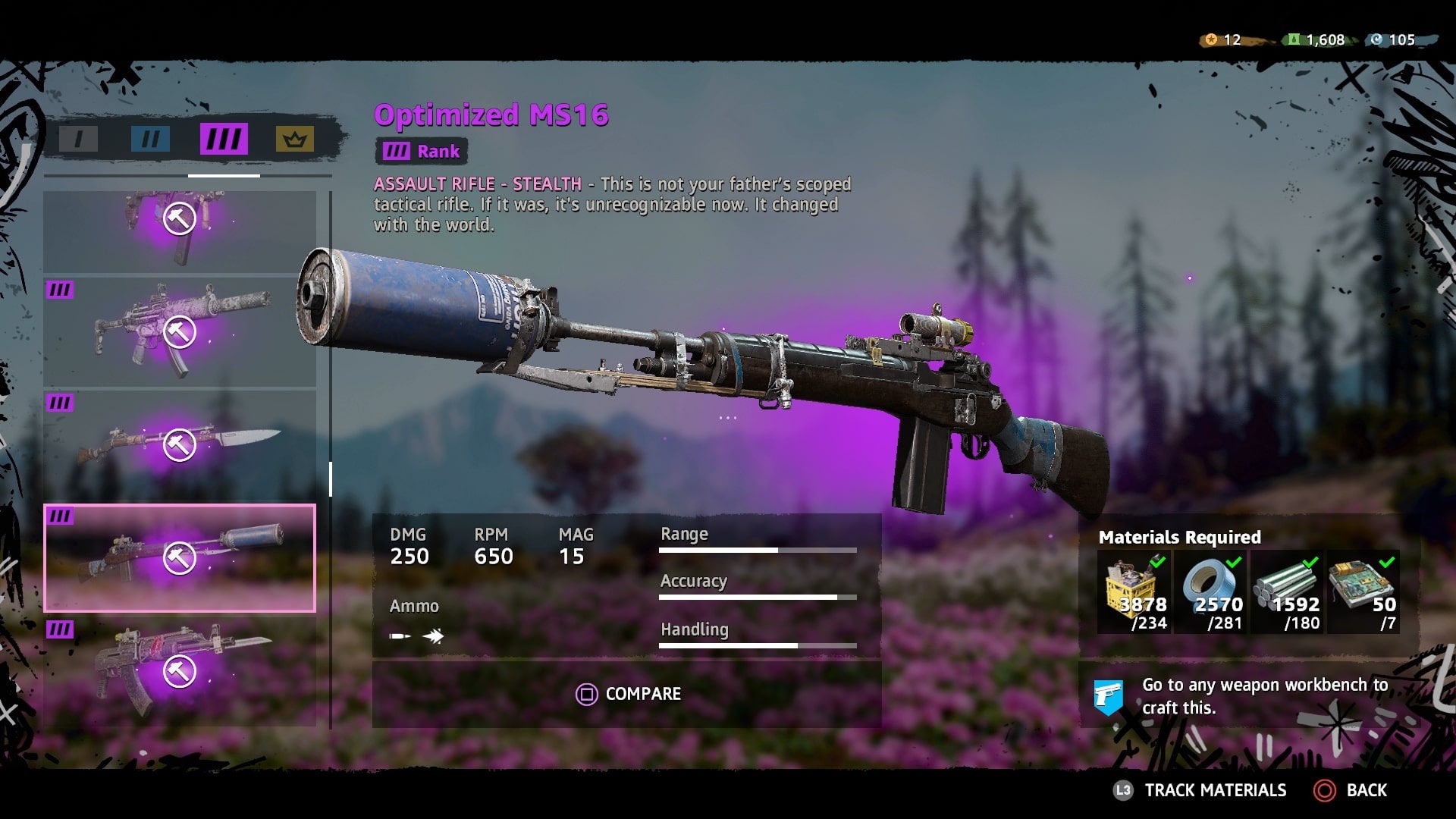Go back from the weapon menu
This screenshot has width=1456, height=819.
point(1351,790)
